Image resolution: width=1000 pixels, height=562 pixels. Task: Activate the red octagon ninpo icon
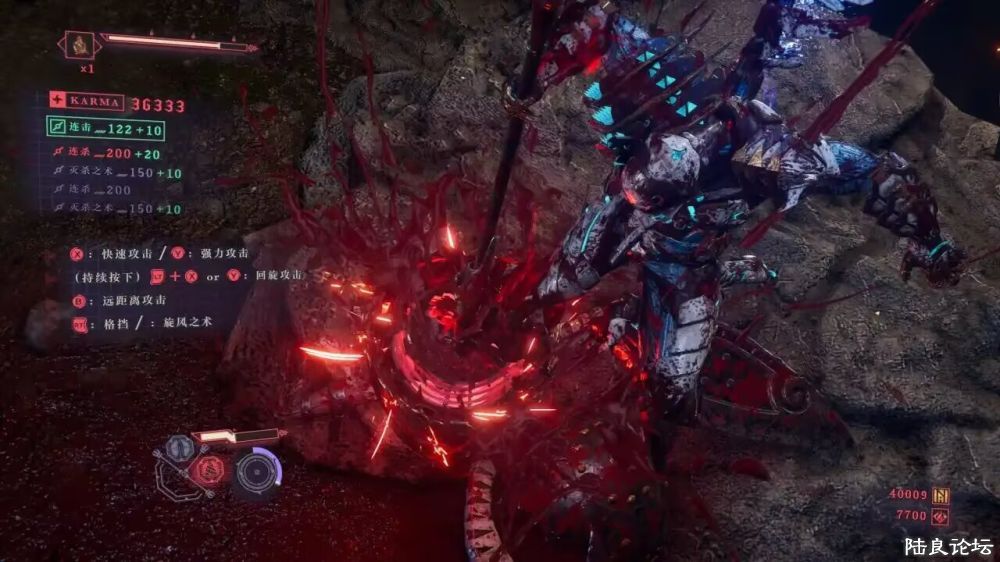pyautogui.click(x=208, y=471)
